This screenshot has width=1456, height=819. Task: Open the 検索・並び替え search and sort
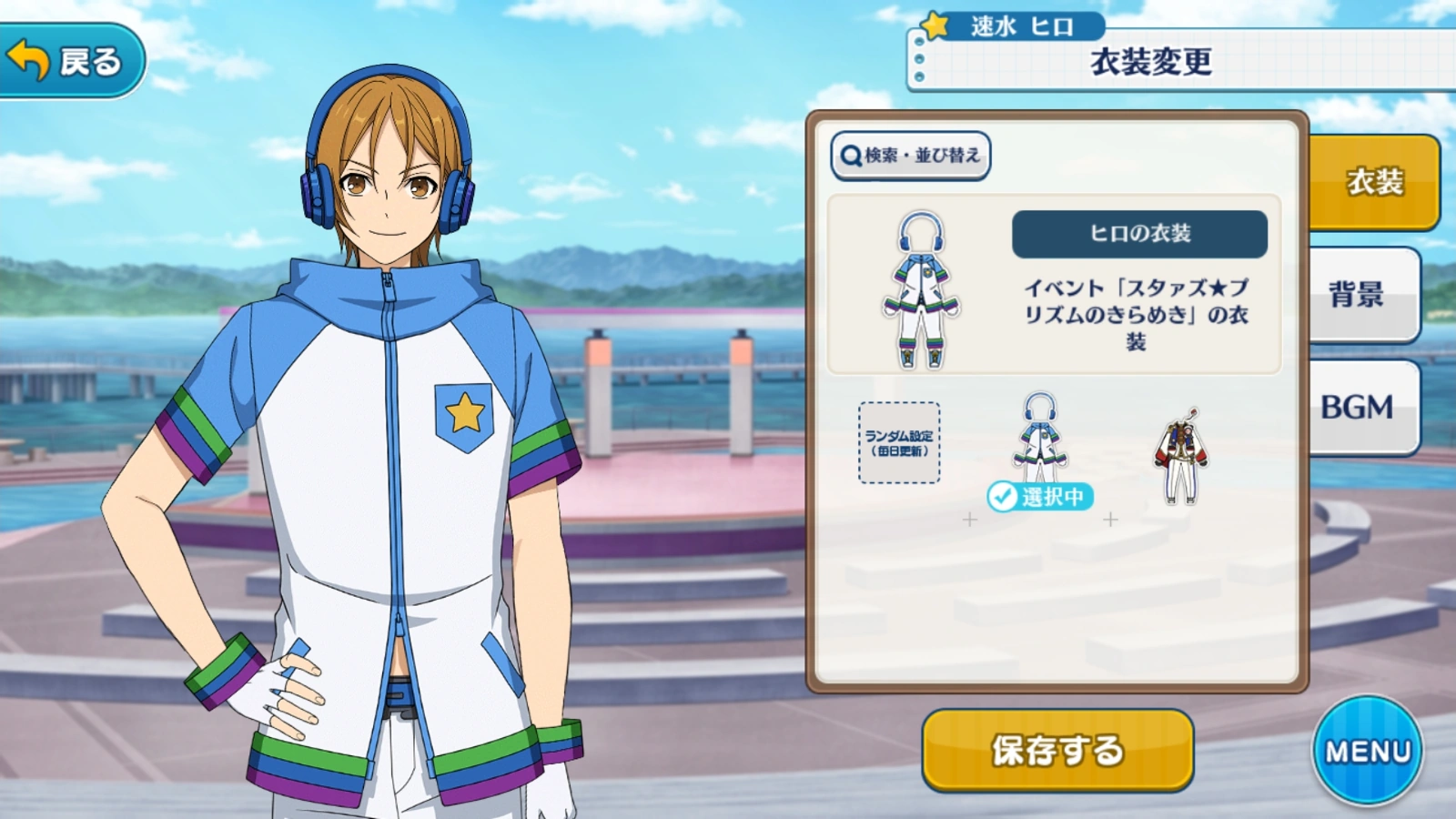[x=910, y=156]
